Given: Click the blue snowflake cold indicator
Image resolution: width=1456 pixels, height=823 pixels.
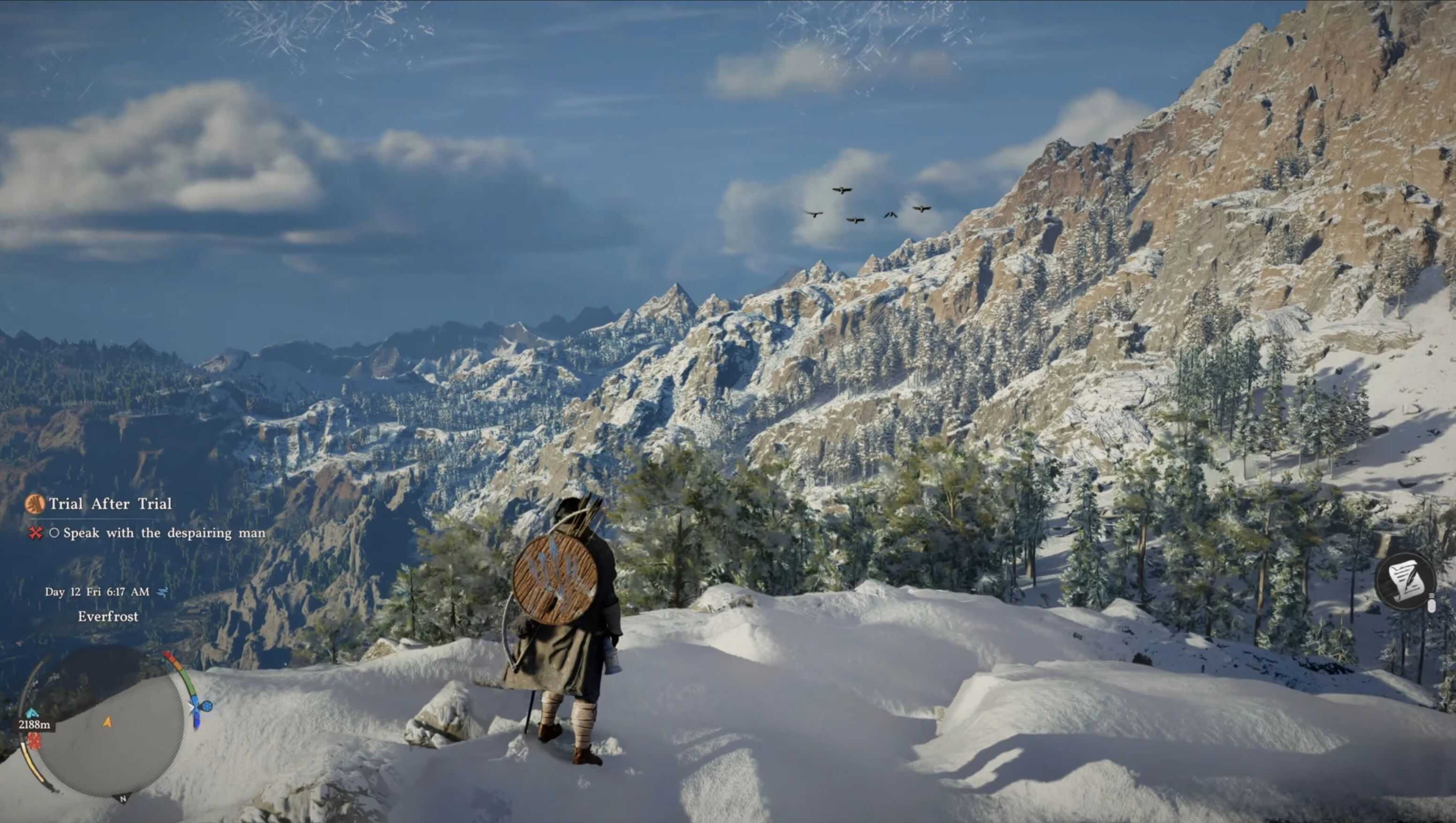Looking at the screenshot, I should (207, 706).
